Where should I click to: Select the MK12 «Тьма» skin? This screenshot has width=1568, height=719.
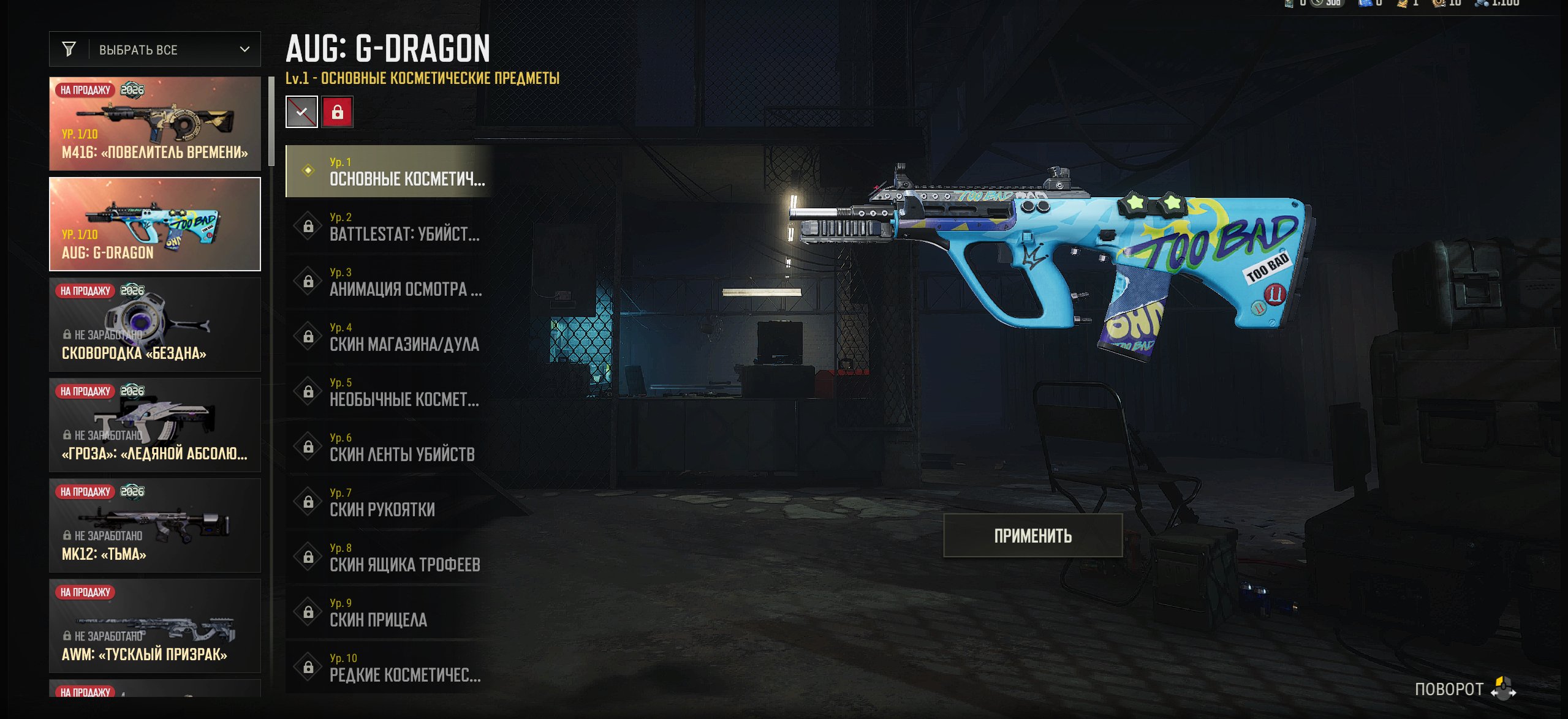(155, 525)
